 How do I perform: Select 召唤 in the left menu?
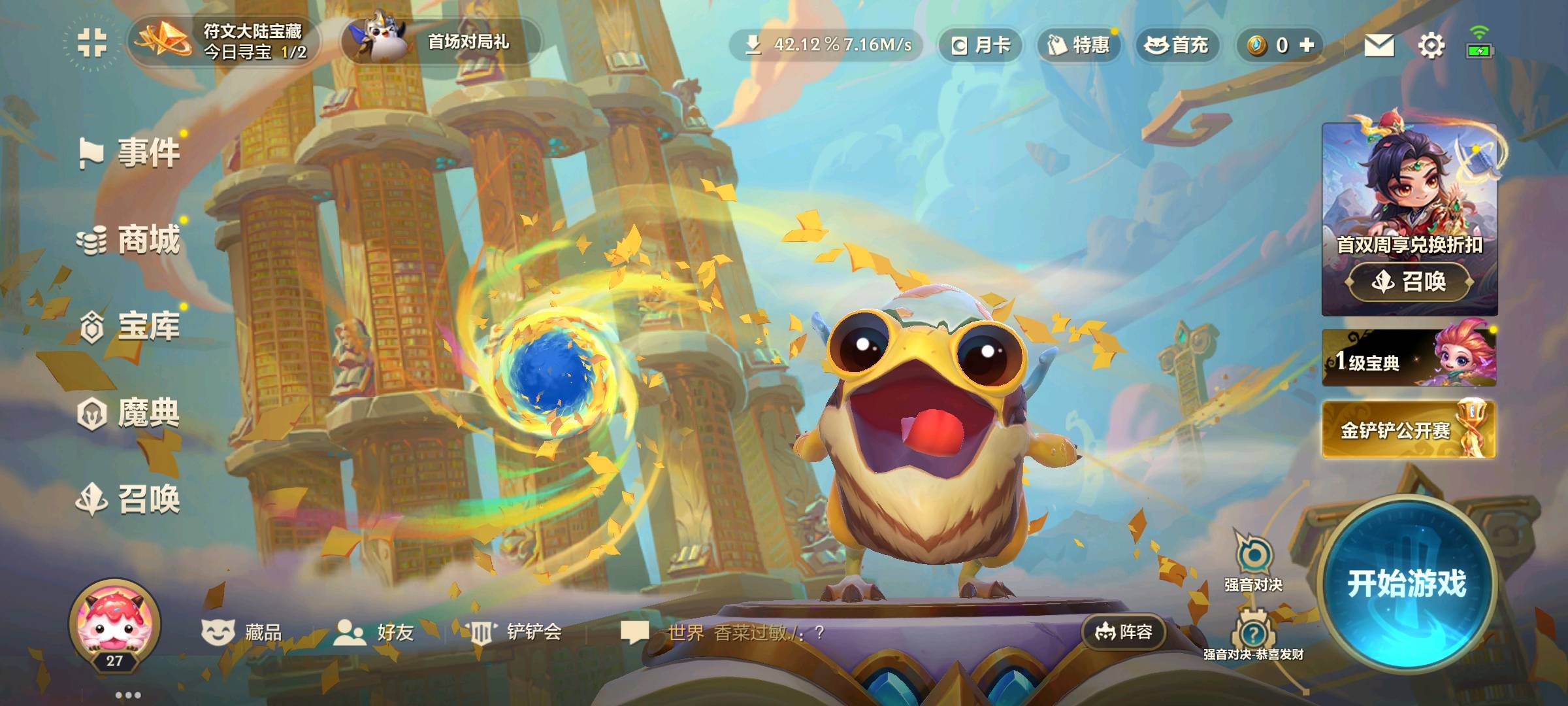coord(131,500)
